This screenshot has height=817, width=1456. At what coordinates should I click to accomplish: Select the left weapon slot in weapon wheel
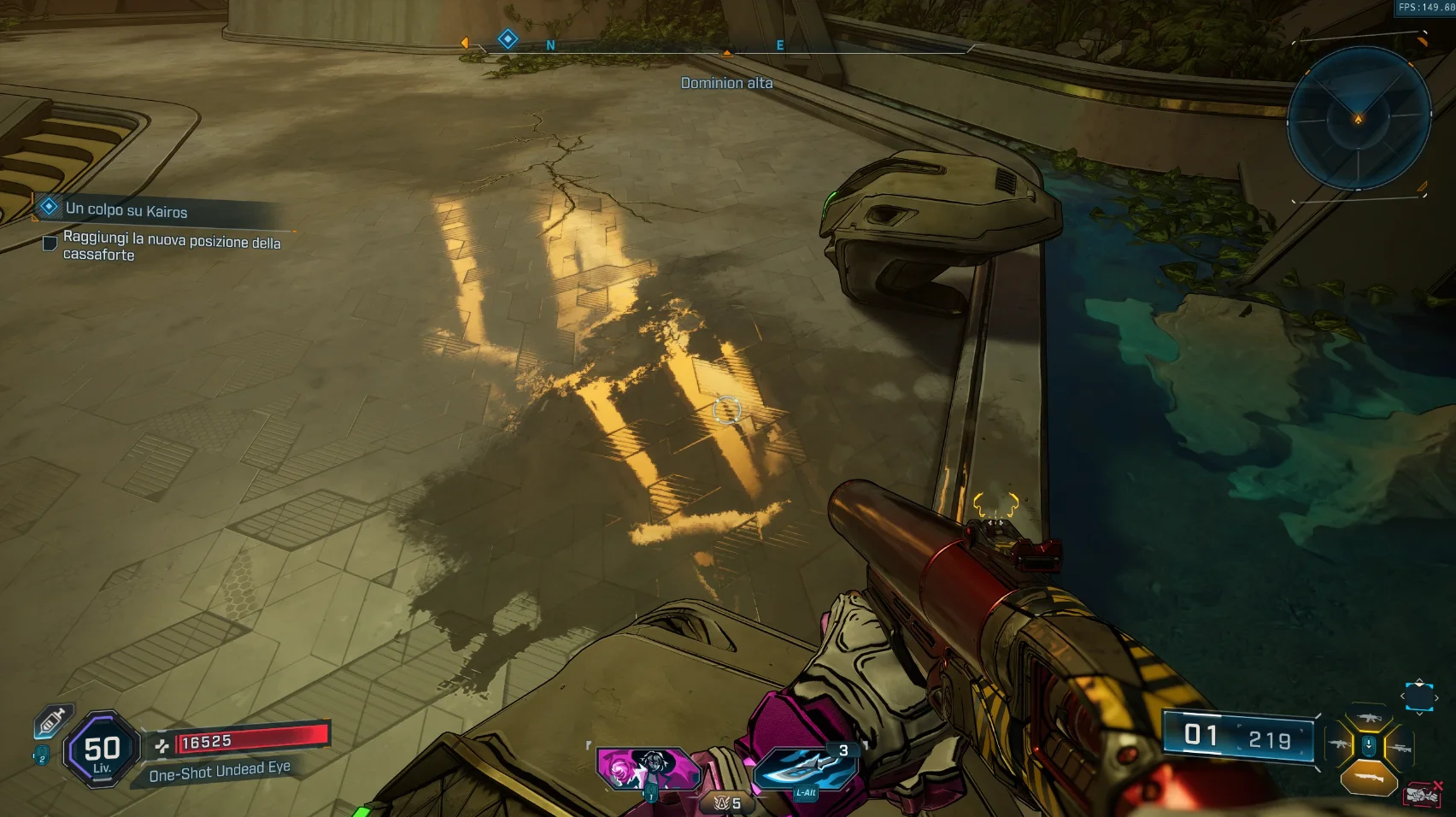point(1339,746)
